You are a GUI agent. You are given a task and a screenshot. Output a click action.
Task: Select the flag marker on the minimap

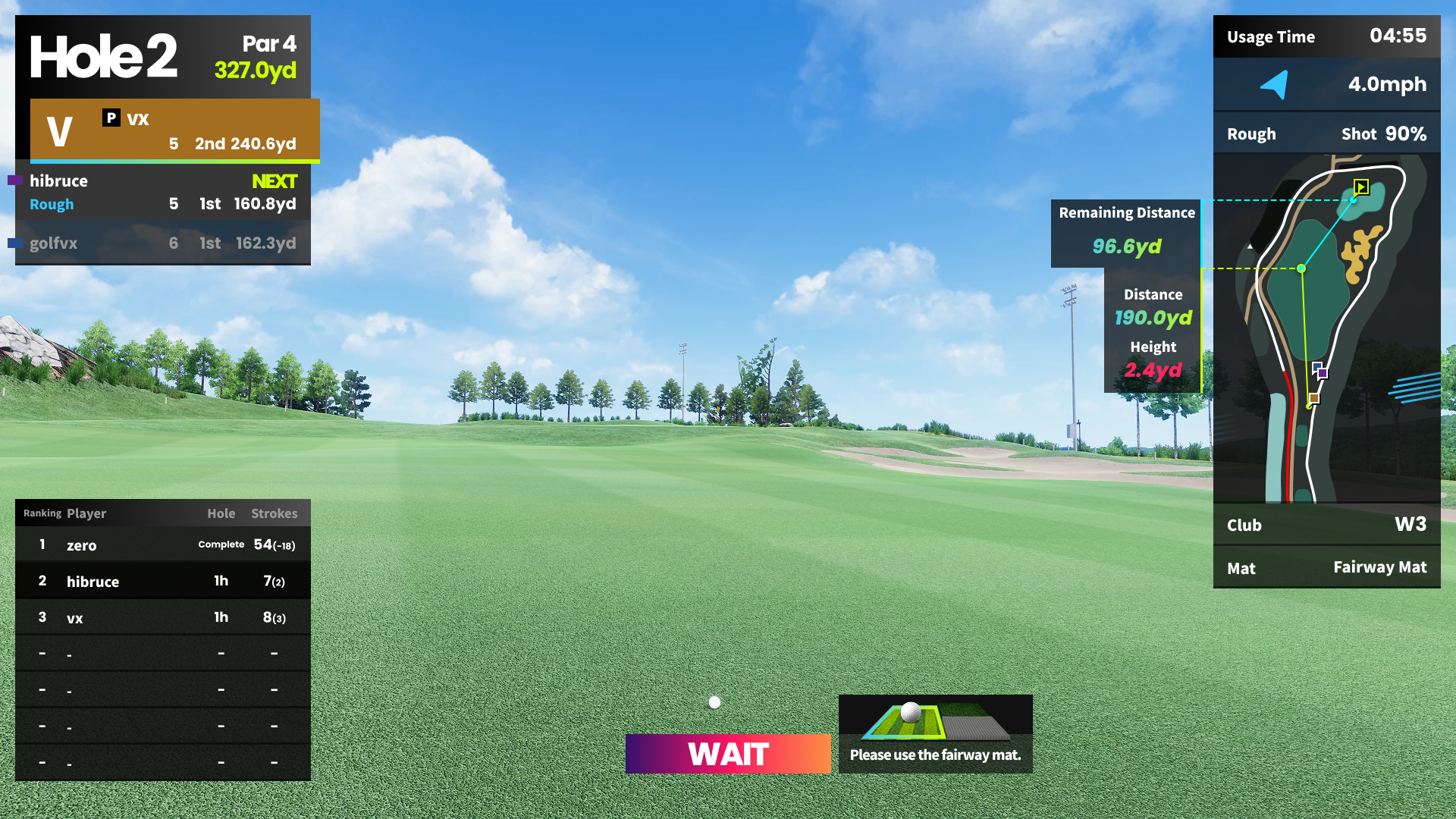pos(1361,187)
